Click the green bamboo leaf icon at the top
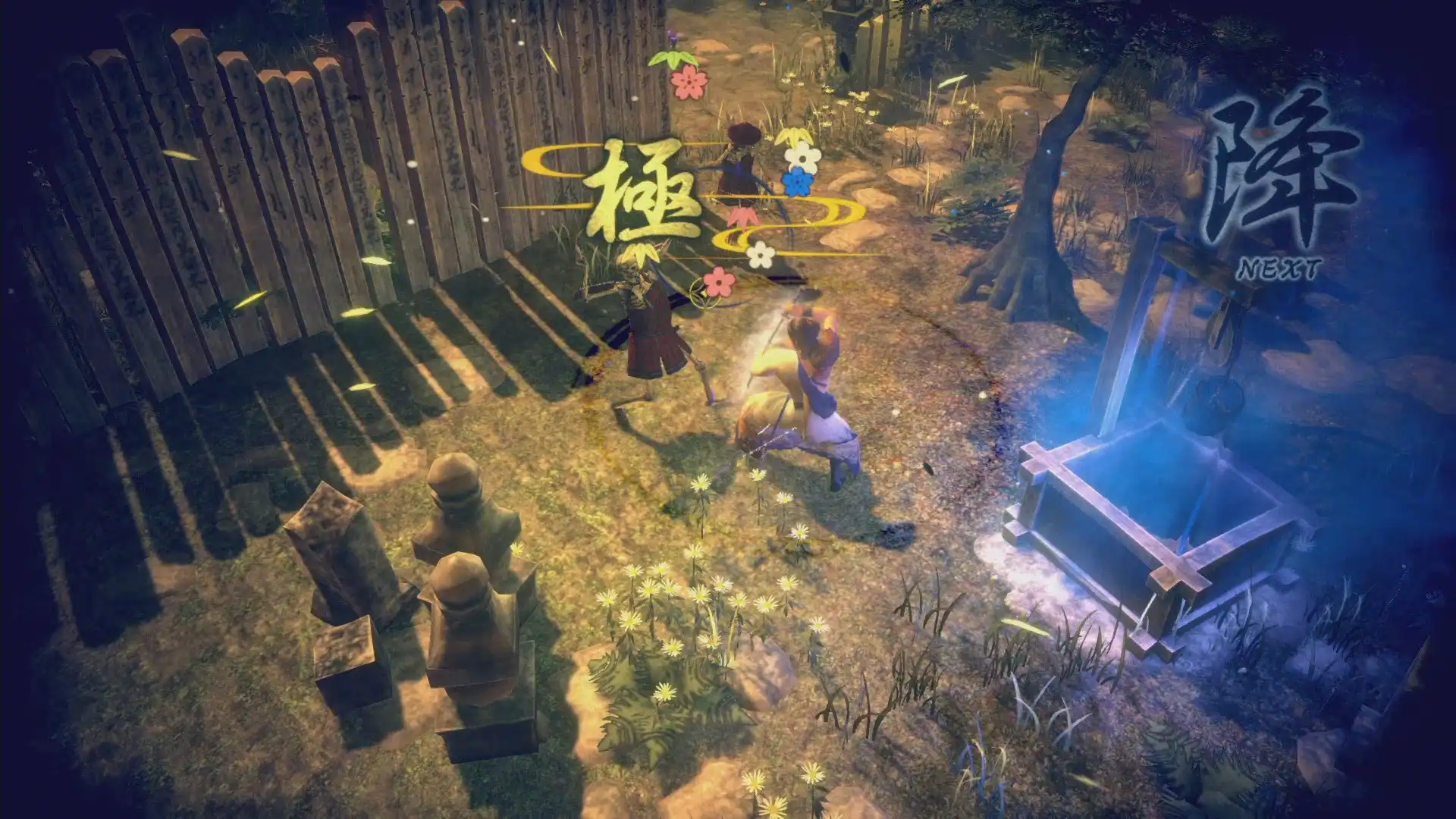This screenshot has width=1456, height=819. pyautogui.click(x=673, y=61)
